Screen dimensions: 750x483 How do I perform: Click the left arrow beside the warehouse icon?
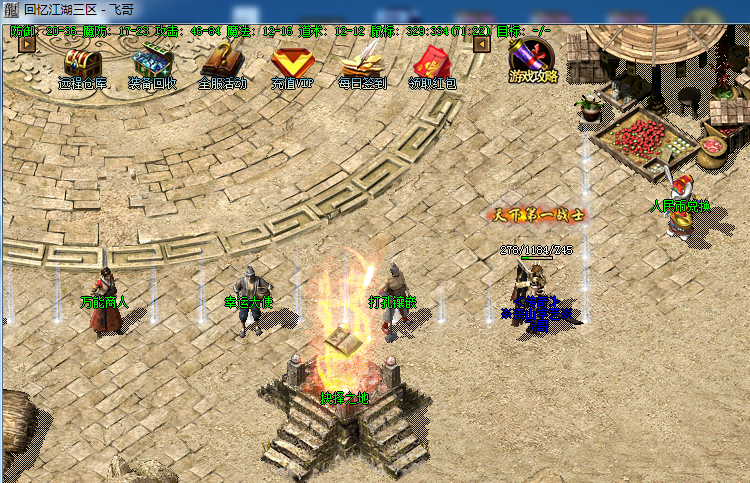point(27,44)
